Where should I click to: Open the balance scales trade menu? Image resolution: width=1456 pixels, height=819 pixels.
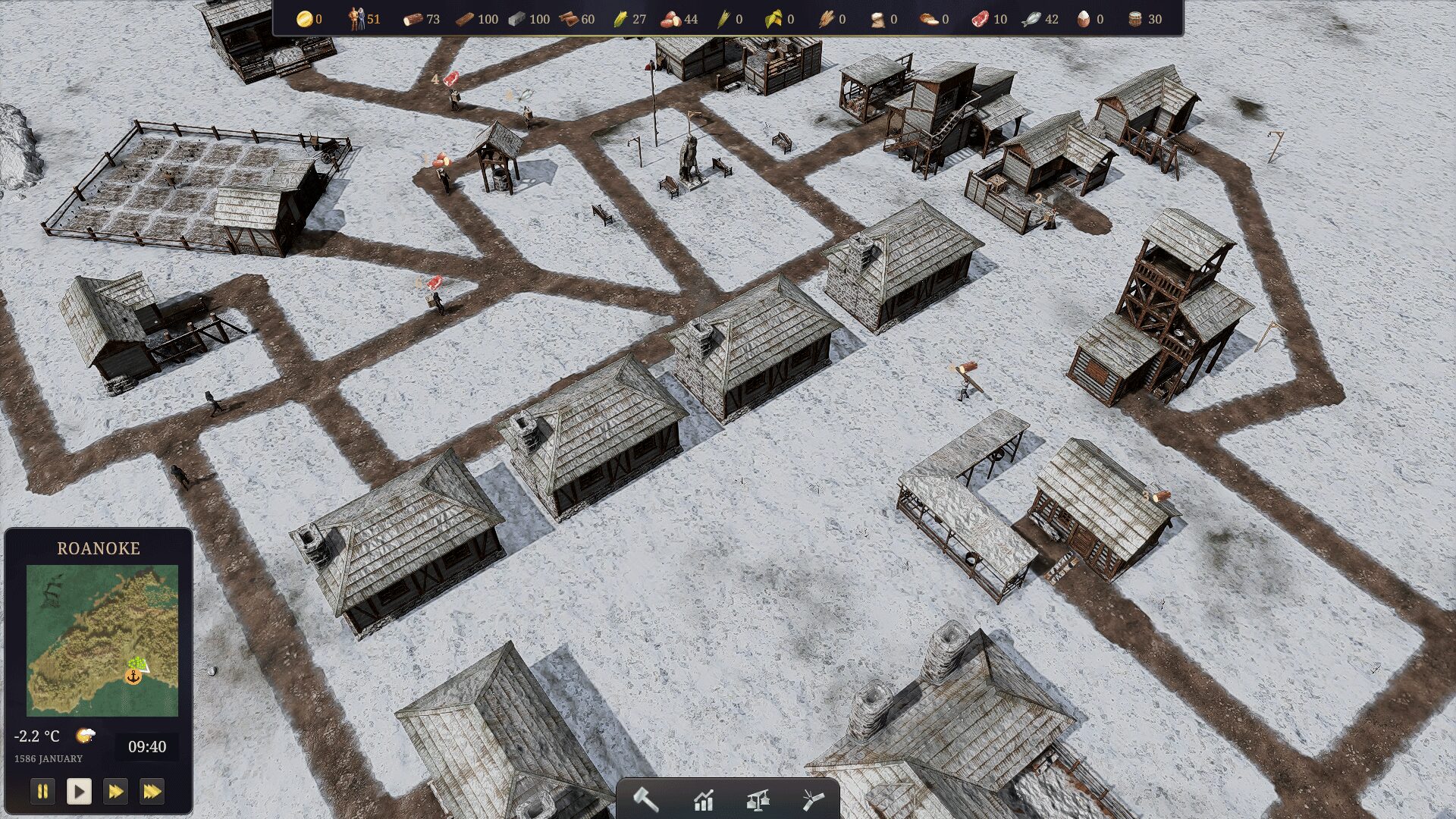pyautogui.click(x=758, y=799)
